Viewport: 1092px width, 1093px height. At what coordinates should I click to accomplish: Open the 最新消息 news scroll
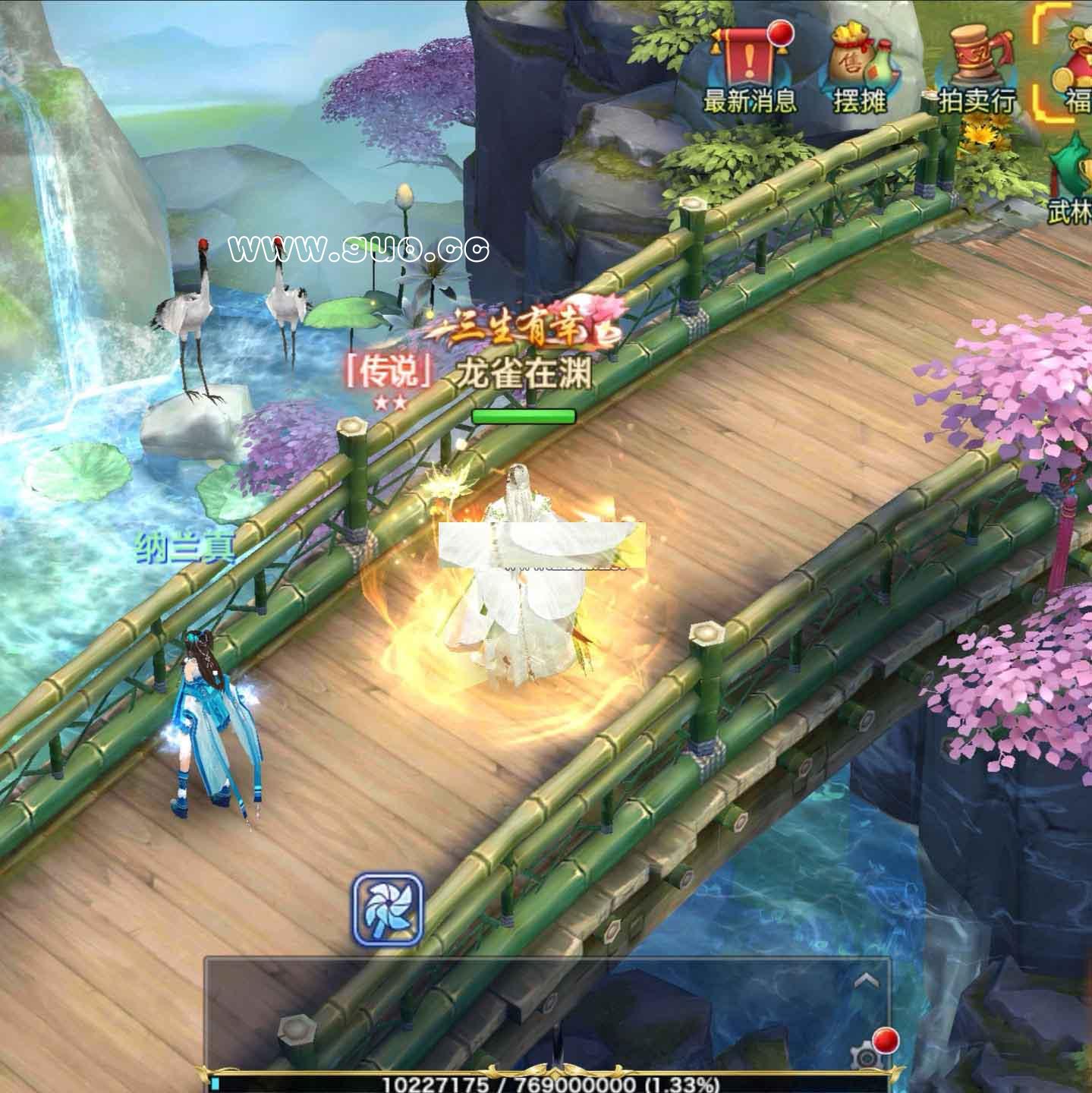[749, 68]
